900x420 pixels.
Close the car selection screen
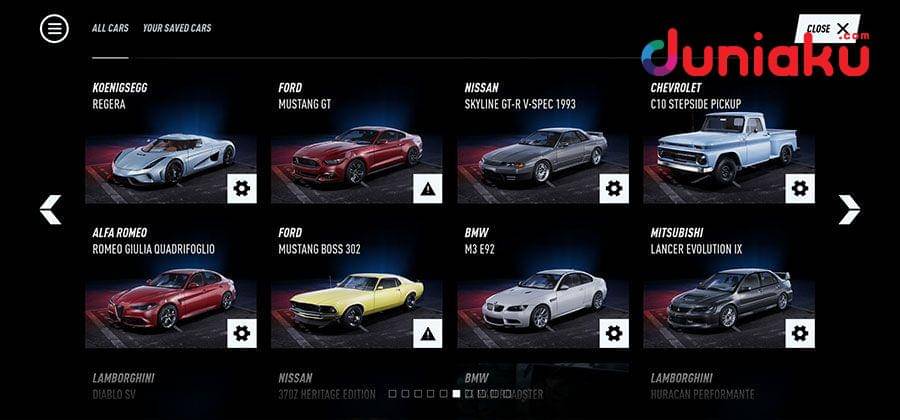(828, 29)
